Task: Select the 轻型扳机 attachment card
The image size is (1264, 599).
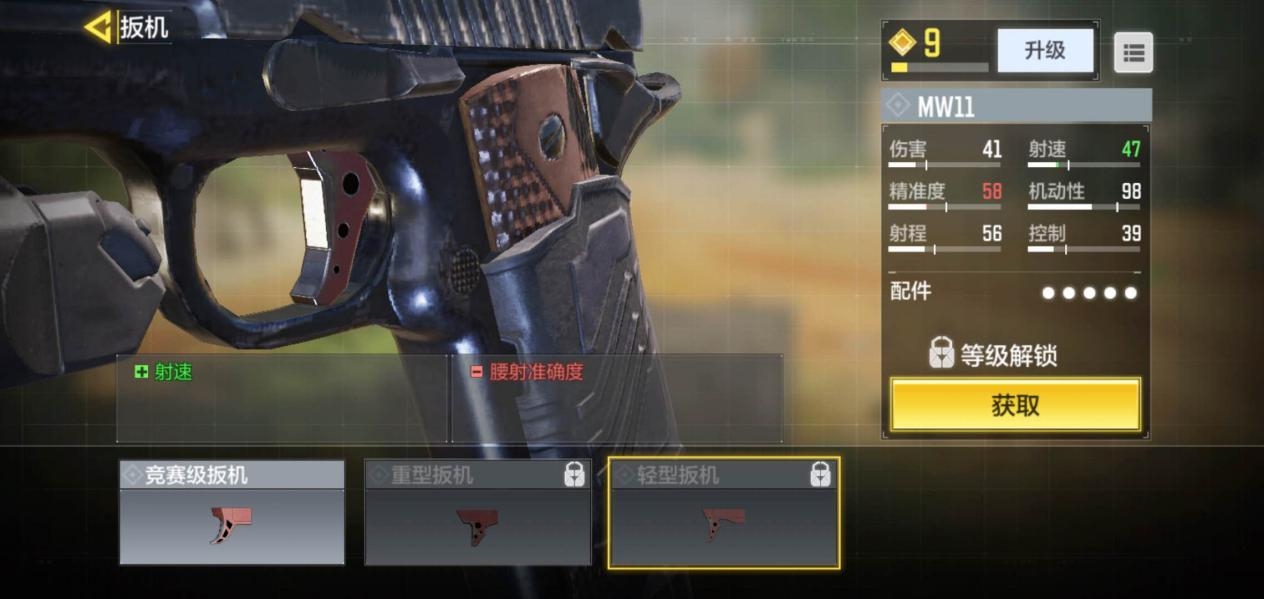Action: pyautogui.click(x=724, y=513)
